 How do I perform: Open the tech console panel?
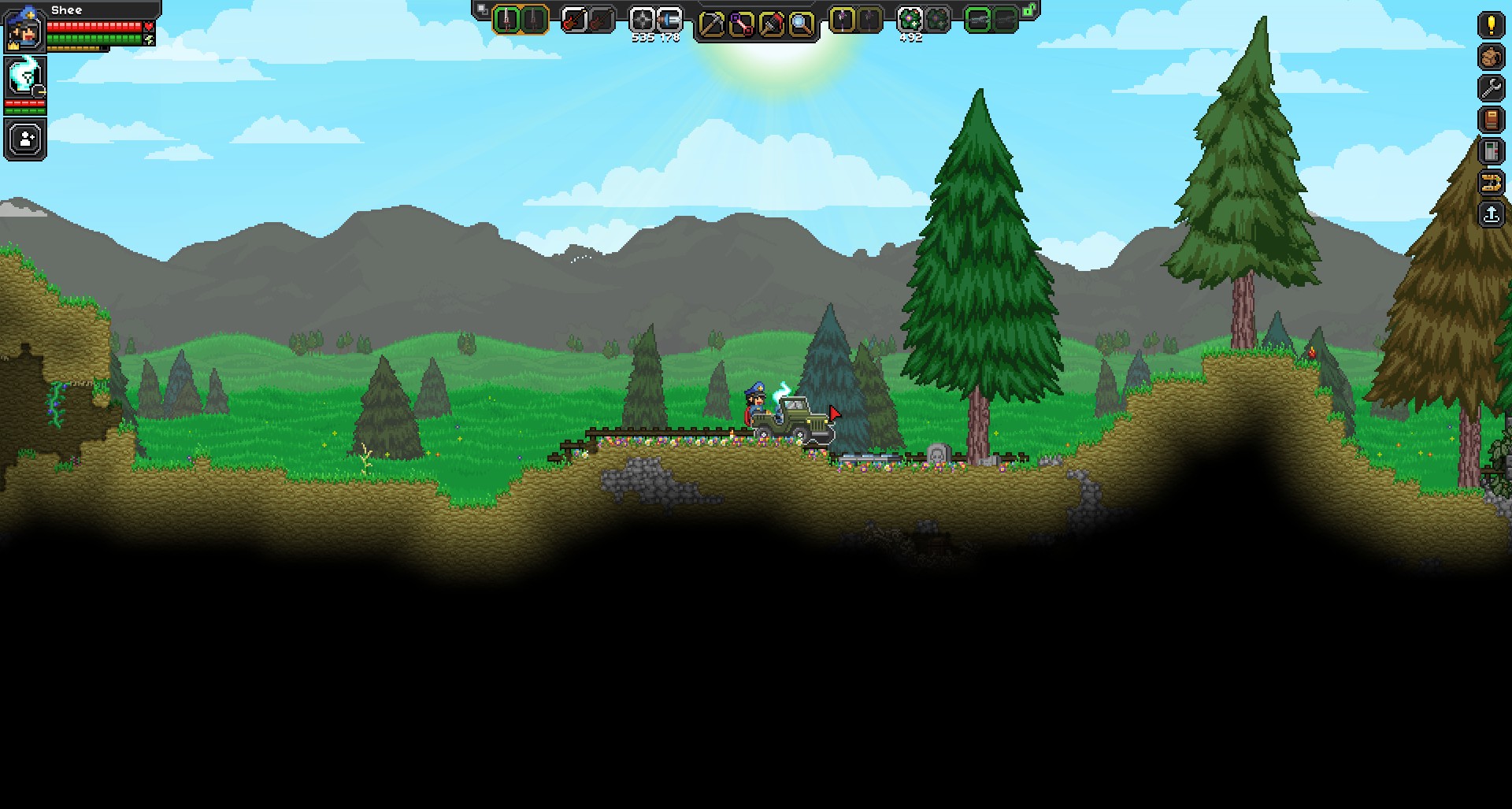pos(1491,151)
